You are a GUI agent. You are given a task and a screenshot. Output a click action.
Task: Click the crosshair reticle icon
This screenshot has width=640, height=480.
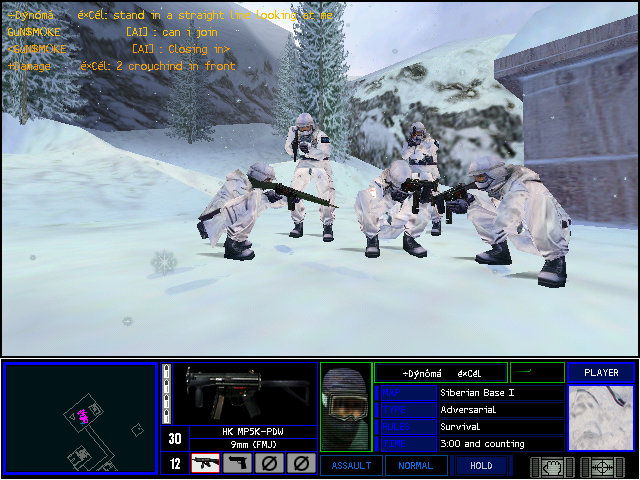click(603, 466)
